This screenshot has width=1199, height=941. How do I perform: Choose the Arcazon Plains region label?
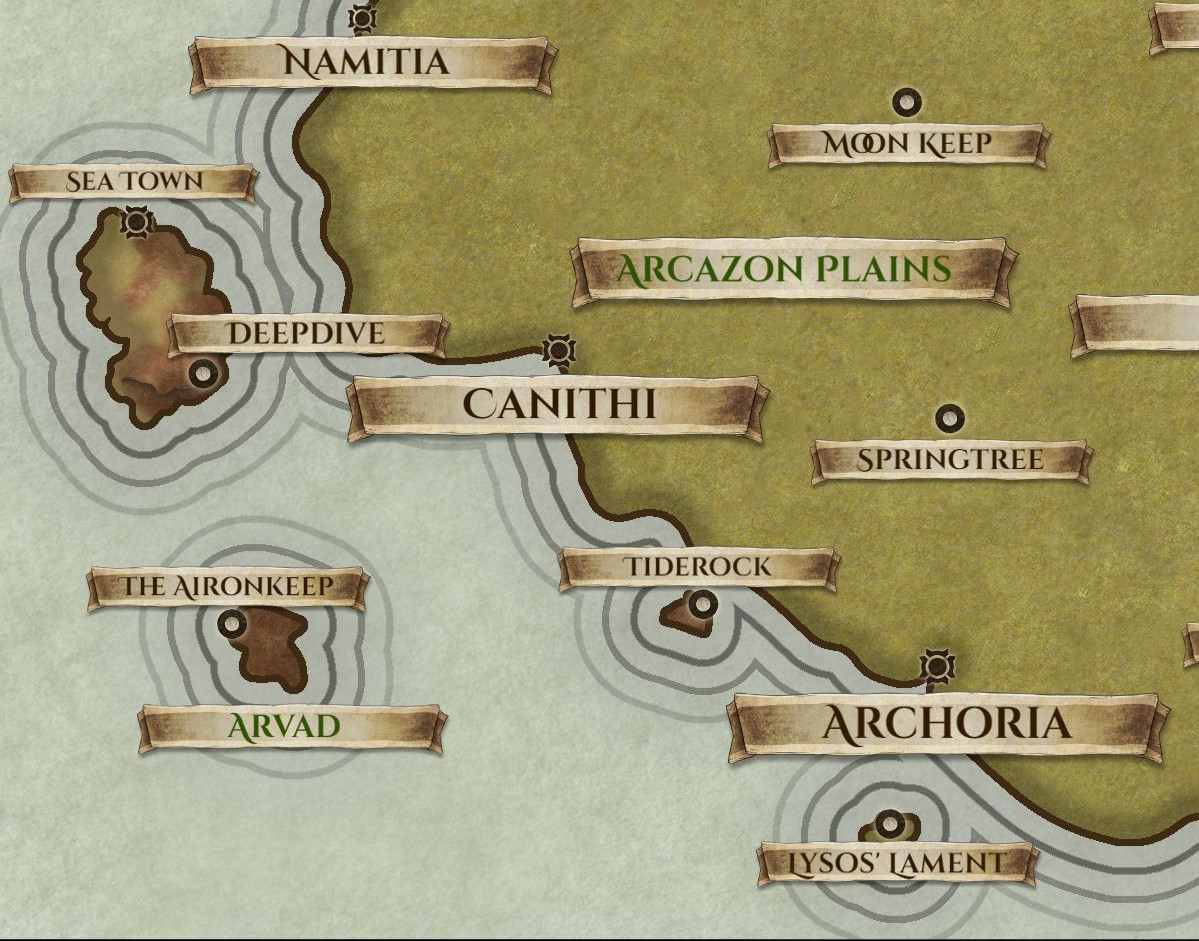(784, 269)
